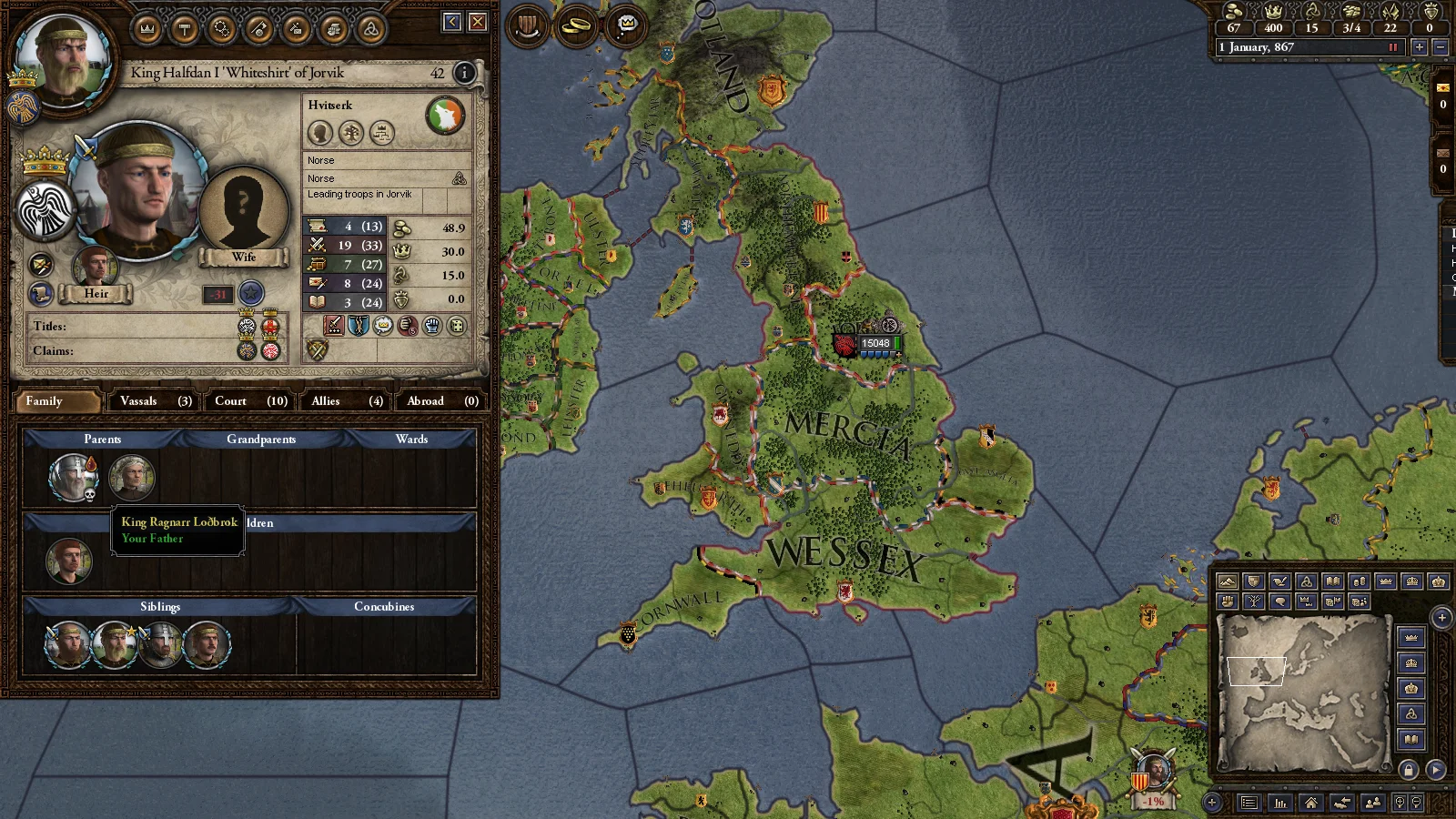Open the Hvitserk dynasty coat of arms

[445, 116]
